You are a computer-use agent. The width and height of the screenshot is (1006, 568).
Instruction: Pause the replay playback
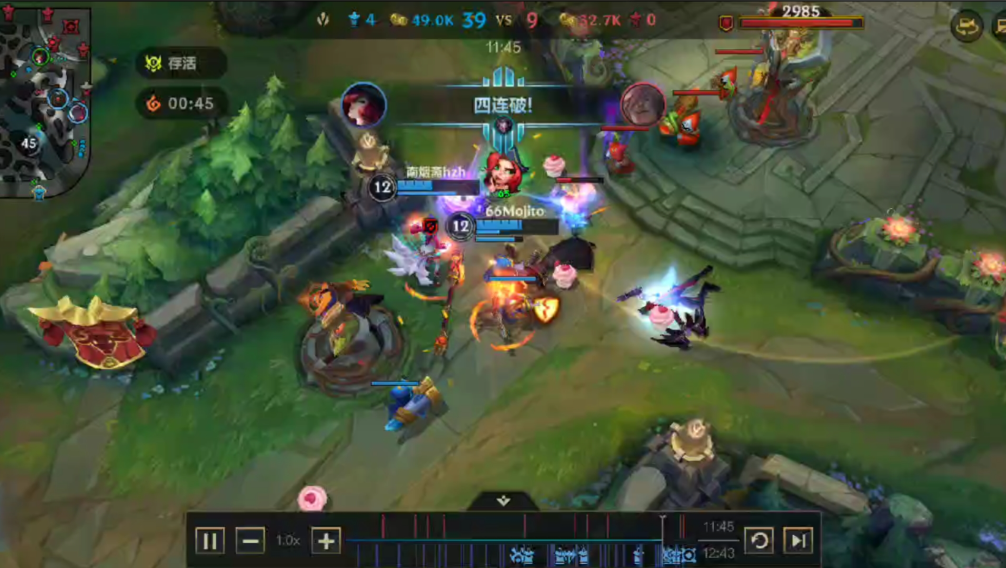tap(210, 541)
